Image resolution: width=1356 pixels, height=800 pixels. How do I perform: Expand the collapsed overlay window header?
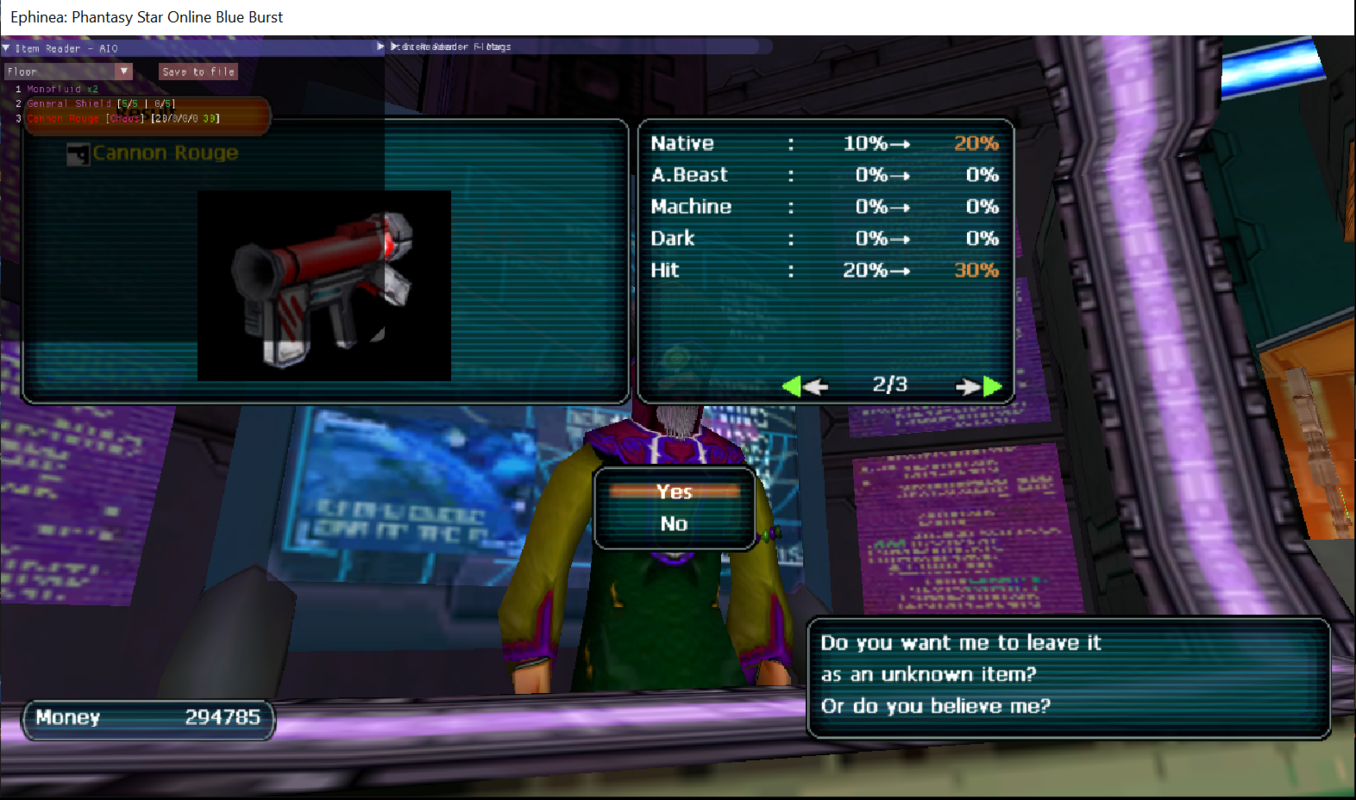pos(381,47)
